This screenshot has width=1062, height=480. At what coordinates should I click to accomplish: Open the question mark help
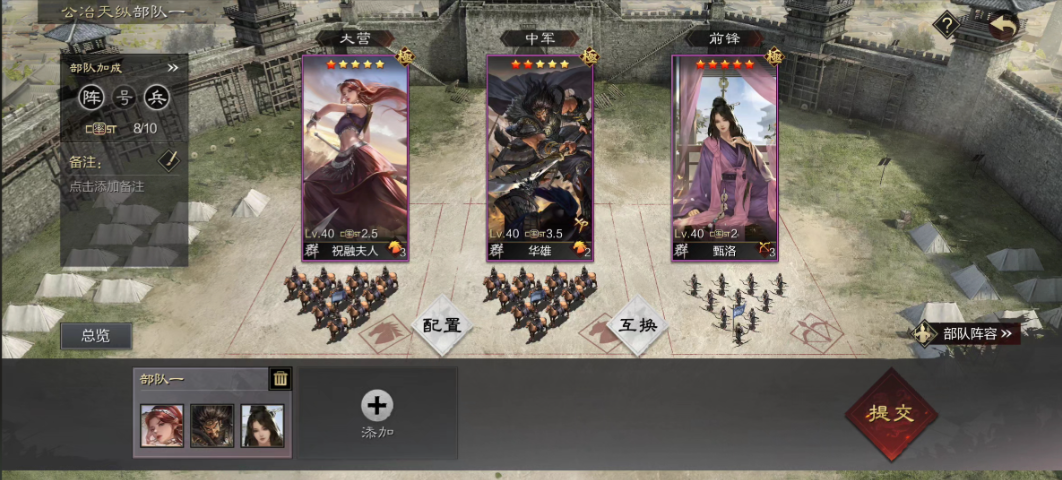tap(946, 23)
